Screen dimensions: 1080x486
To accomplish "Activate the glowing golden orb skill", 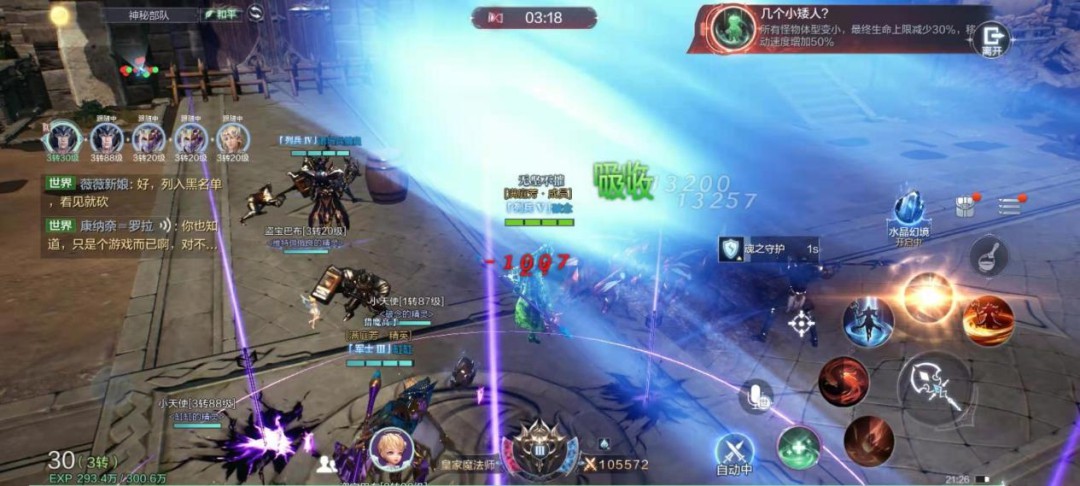I will pyautogui.click(x=927, y=297).
